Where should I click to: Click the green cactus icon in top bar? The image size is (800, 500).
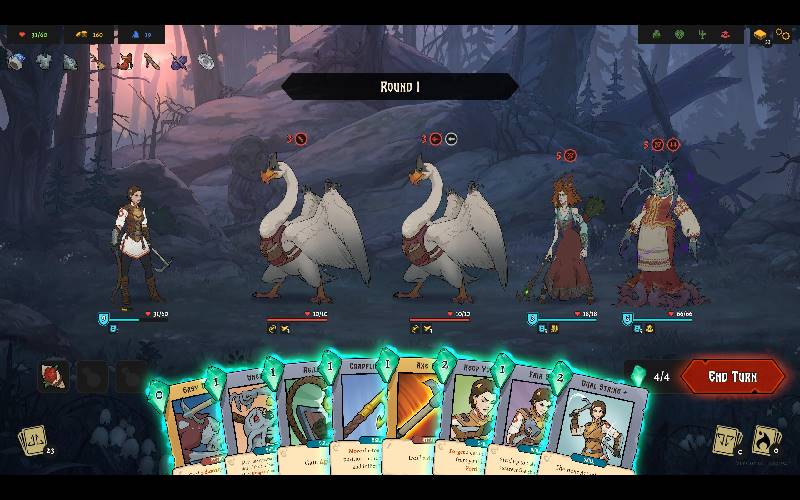click(701, 35)
